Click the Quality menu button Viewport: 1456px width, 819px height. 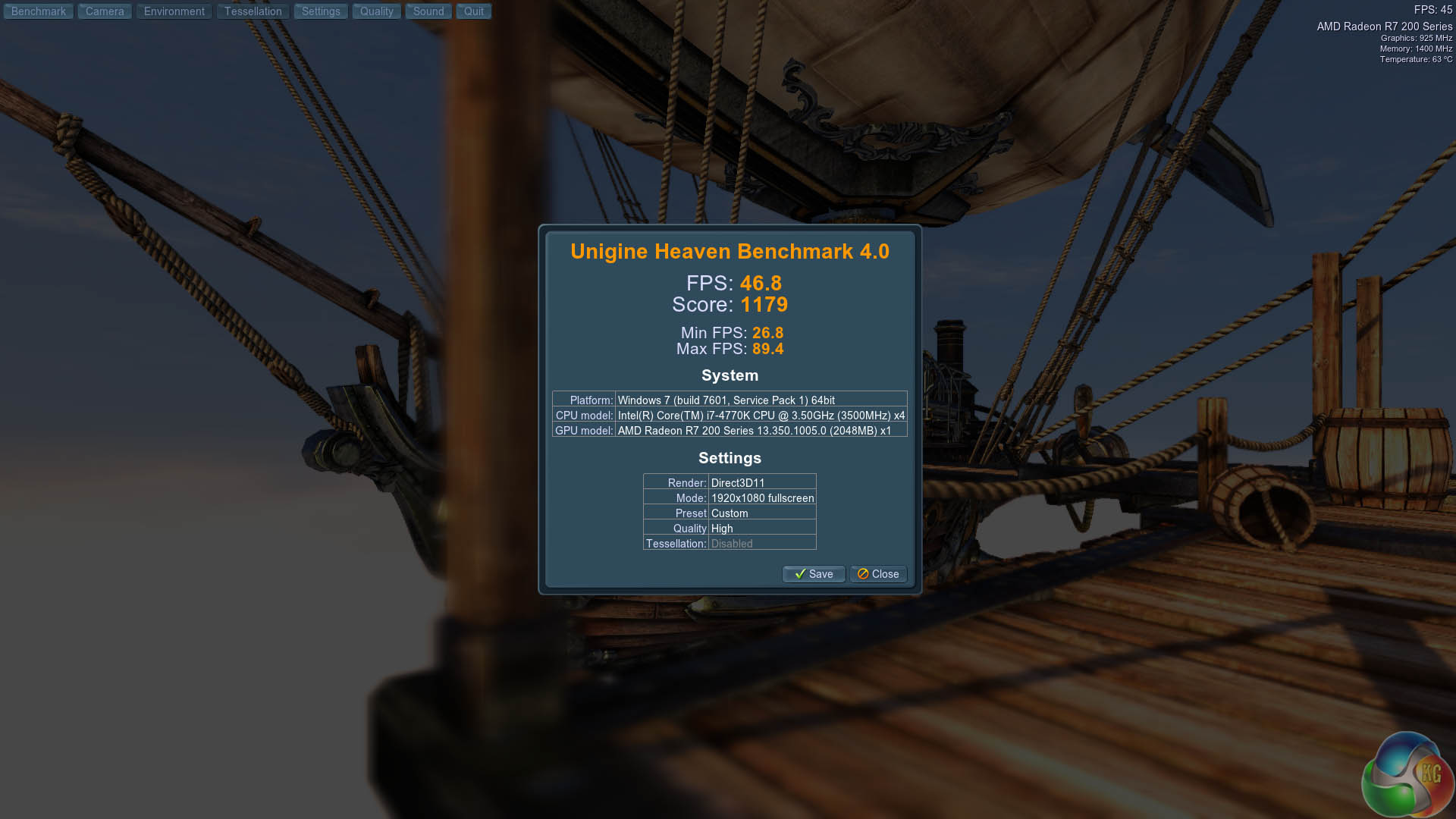(376, 11)
